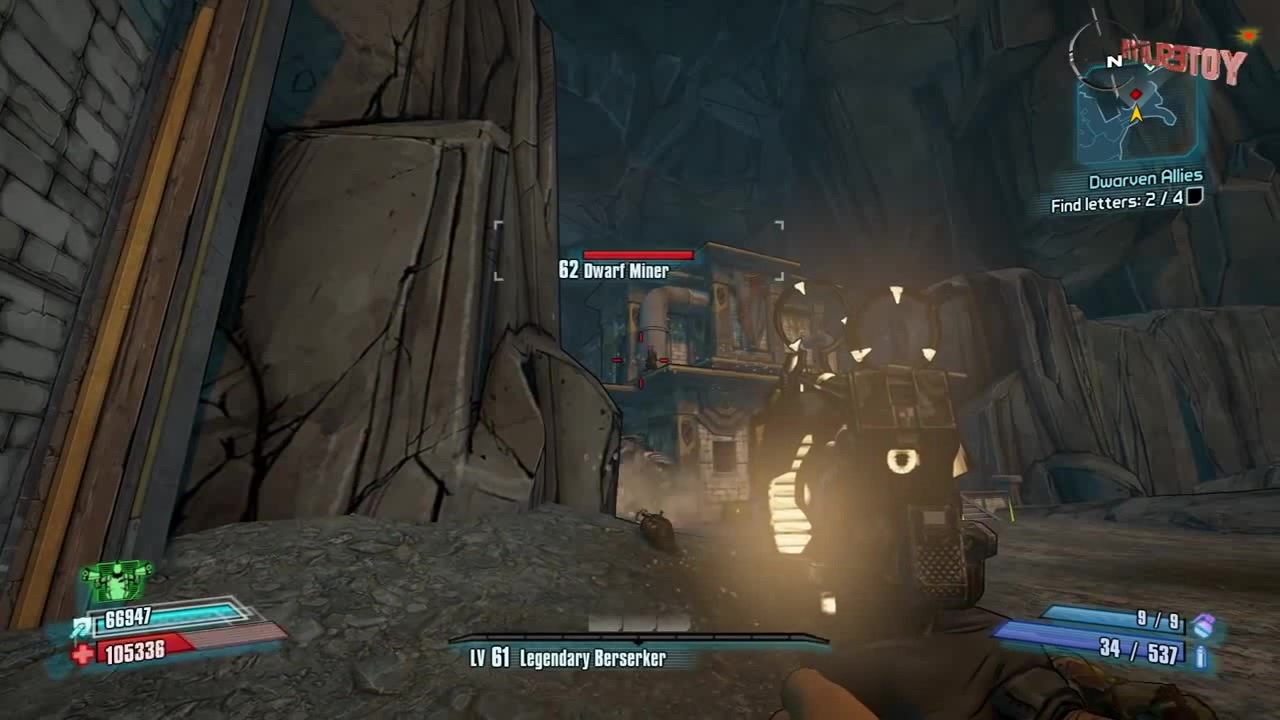Click the grenade icon beside the 9/9 count
The image size is (1280, 720).
1204,625
